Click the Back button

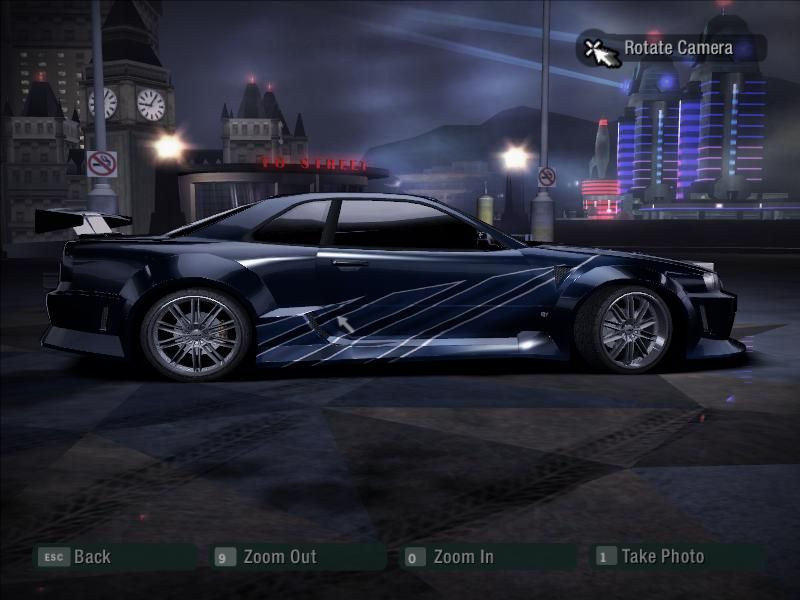(90, 557)
